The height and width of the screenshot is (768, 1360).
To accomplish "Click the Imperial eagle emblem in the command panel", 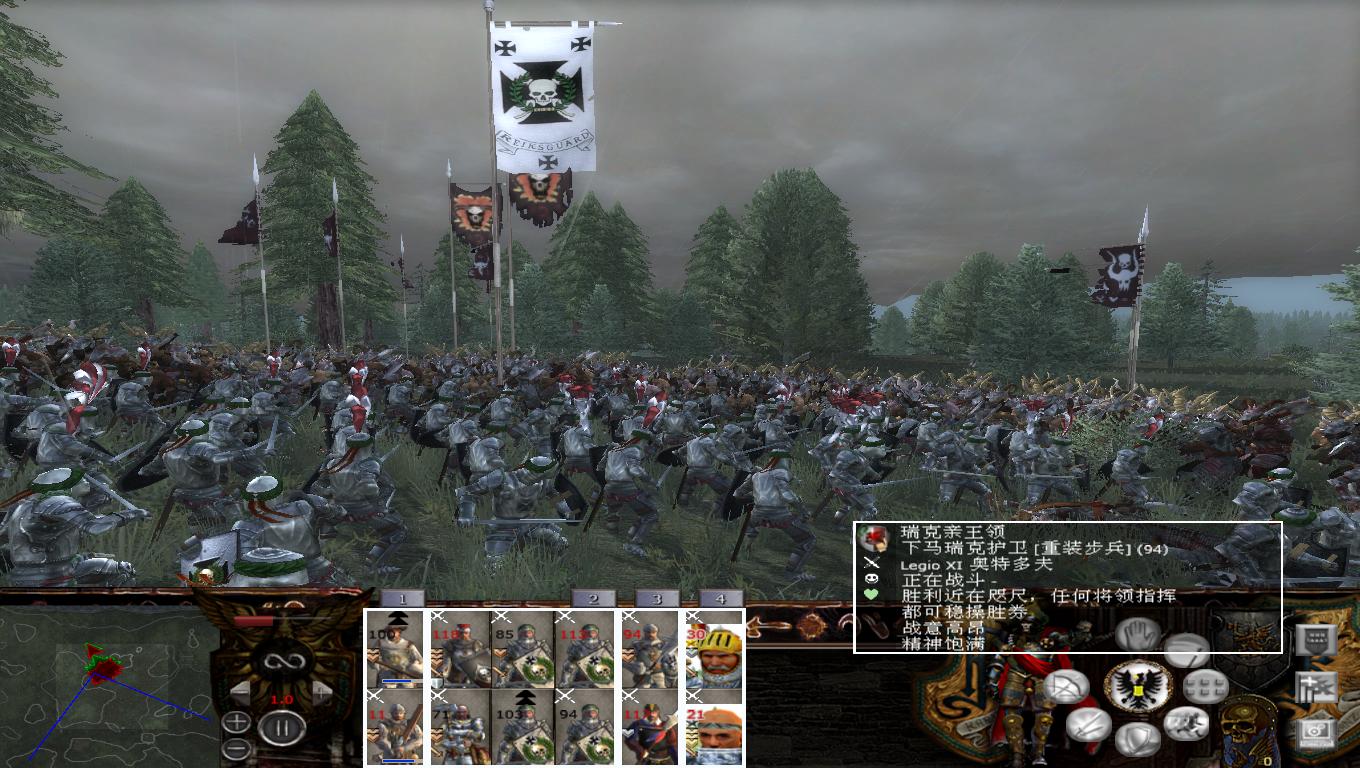I will (x=1139, y=687).
